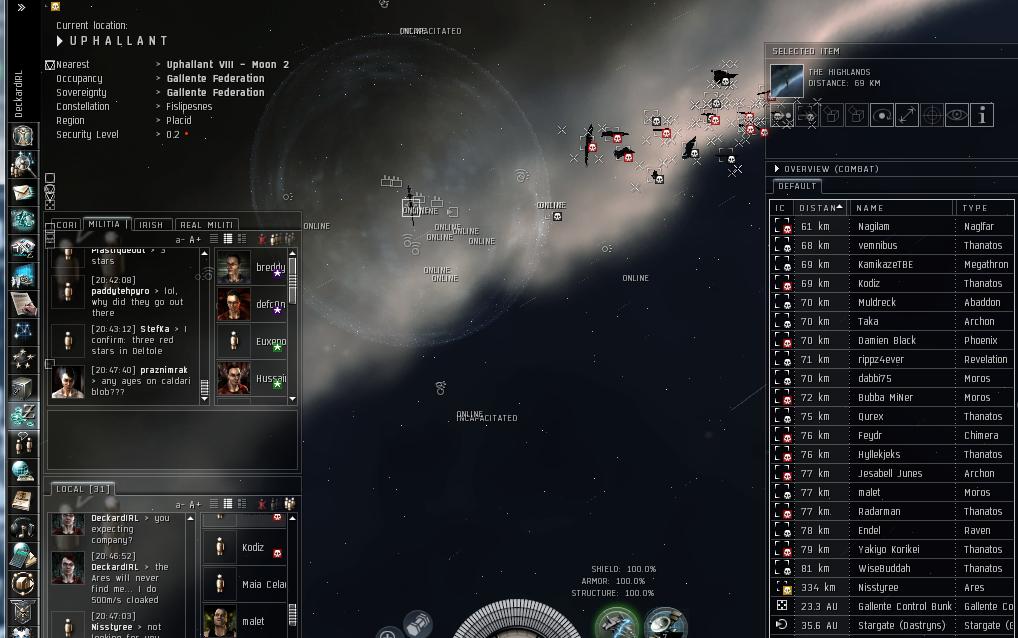Expand the sidebar with the double-arrow button
The width and height of the screenshot is (1018, 638).
(x=21, y=8)
